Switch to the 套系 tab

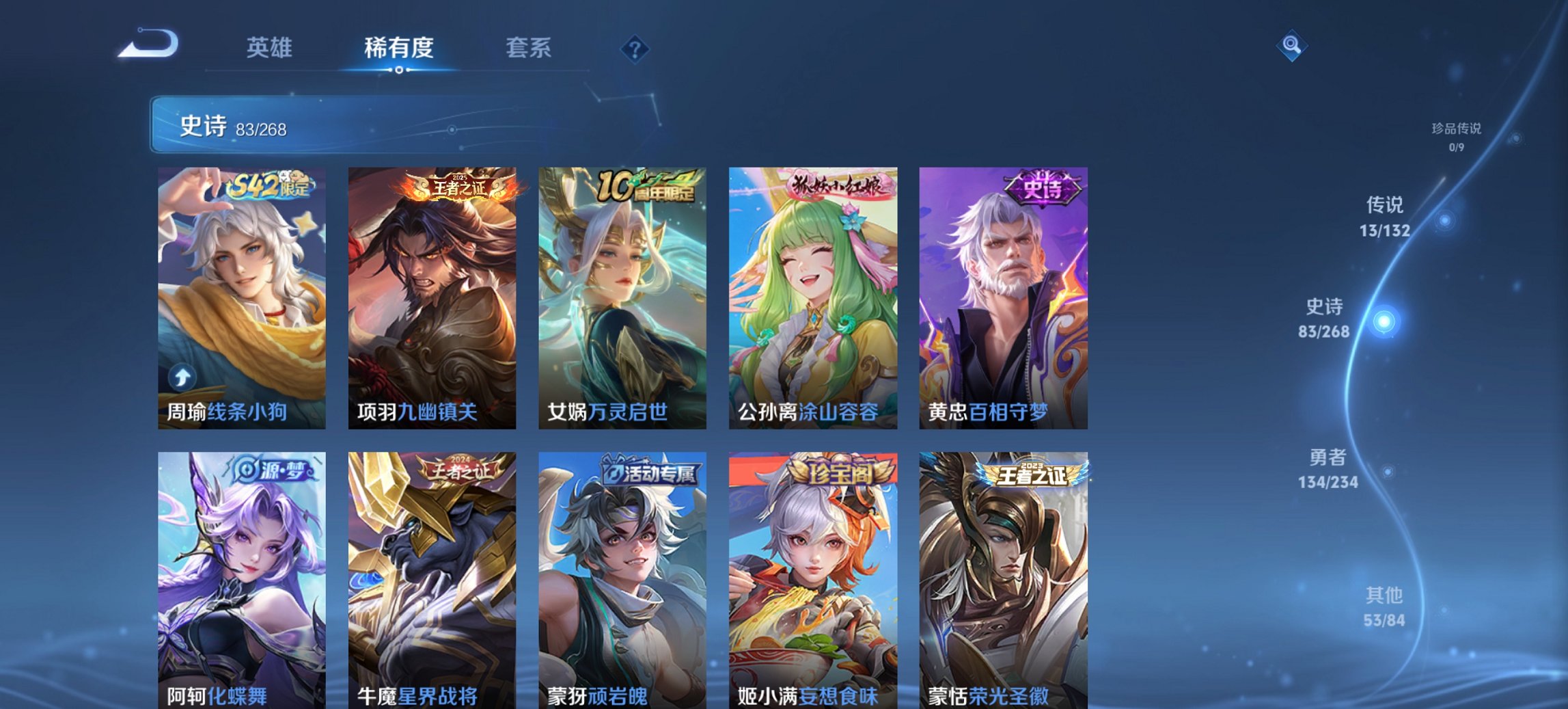[x=527, y=48]
